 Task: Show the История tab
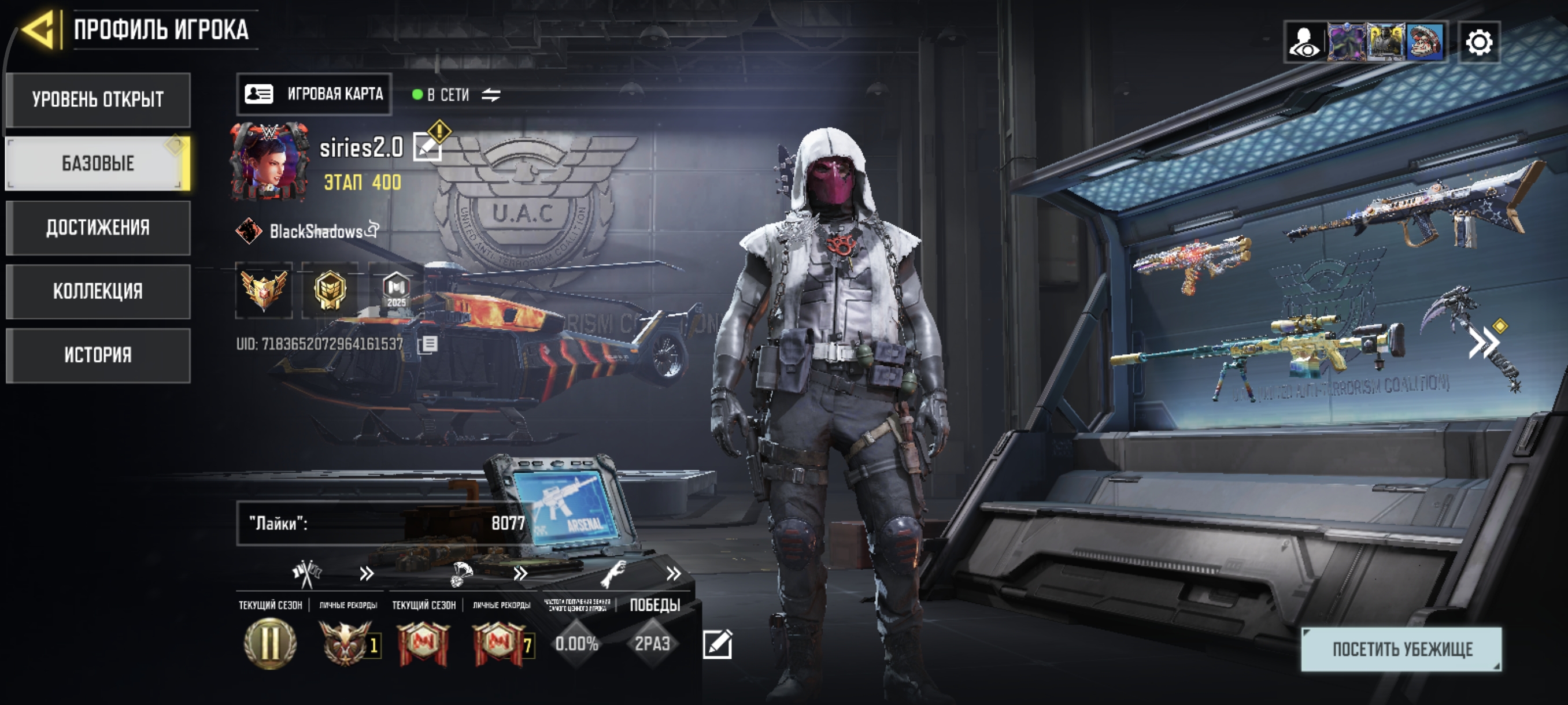point(98,355)
